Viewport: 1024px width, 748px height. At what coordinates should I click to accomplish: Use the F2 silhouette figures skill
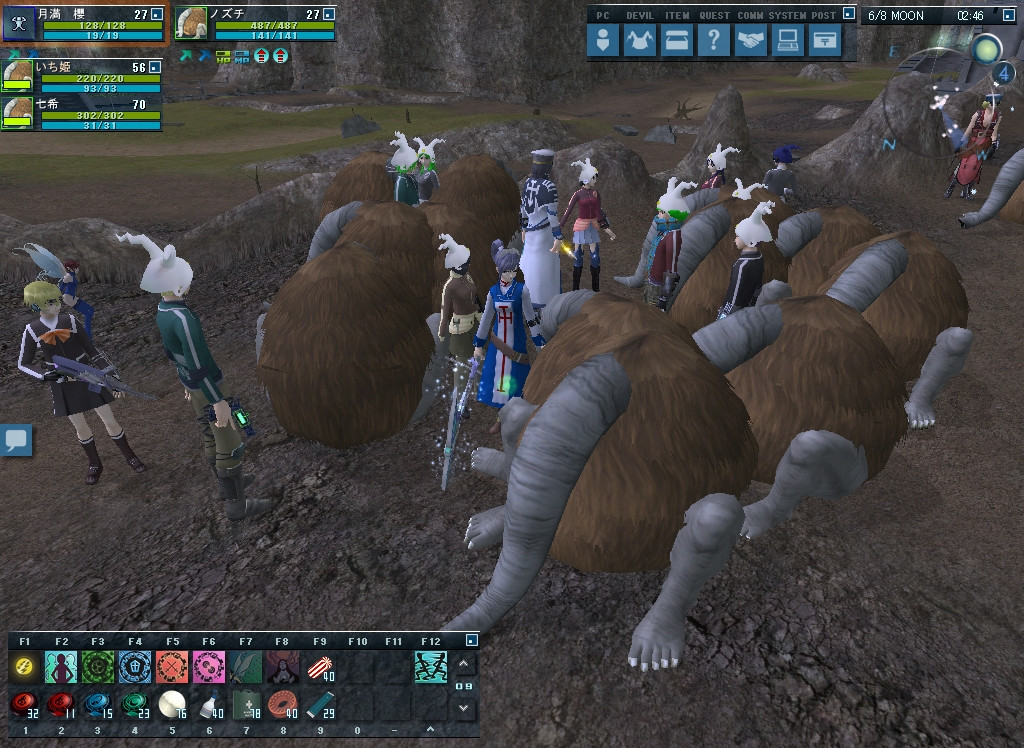coord(61,666)
